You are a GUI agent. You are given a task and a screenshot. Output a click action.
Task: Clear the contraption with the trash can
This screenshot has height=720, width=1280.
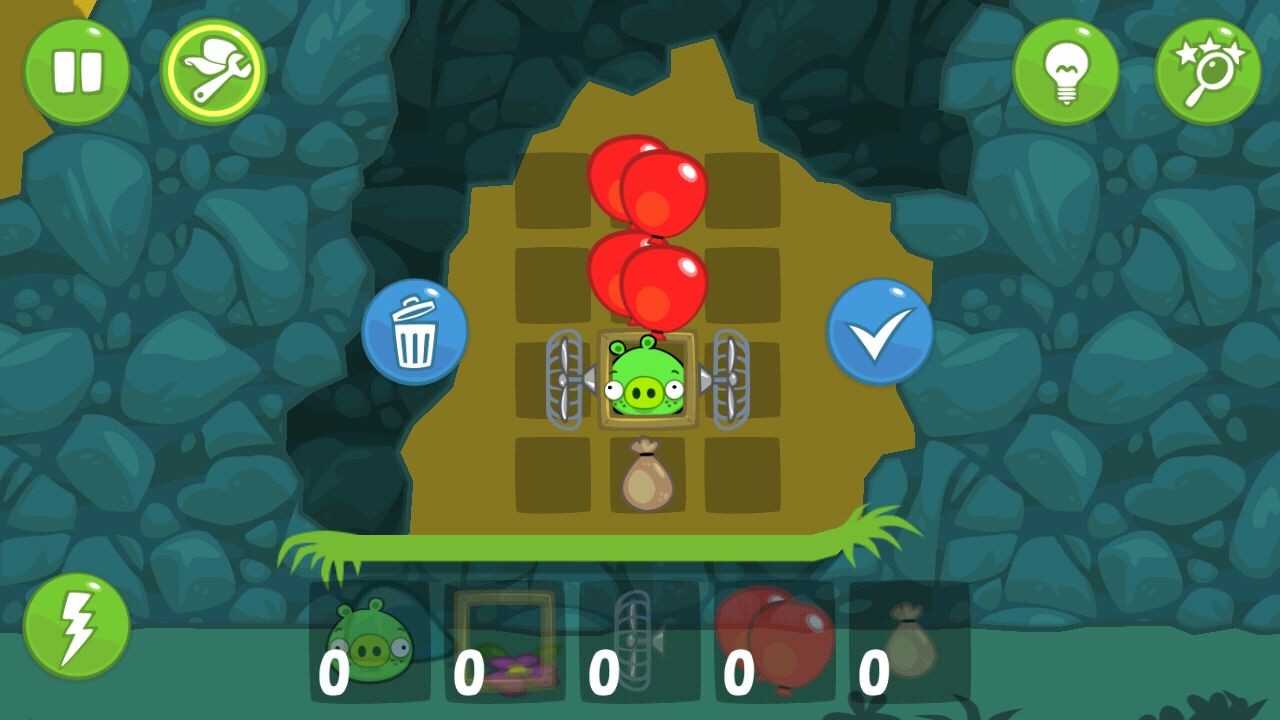(414, 332)
